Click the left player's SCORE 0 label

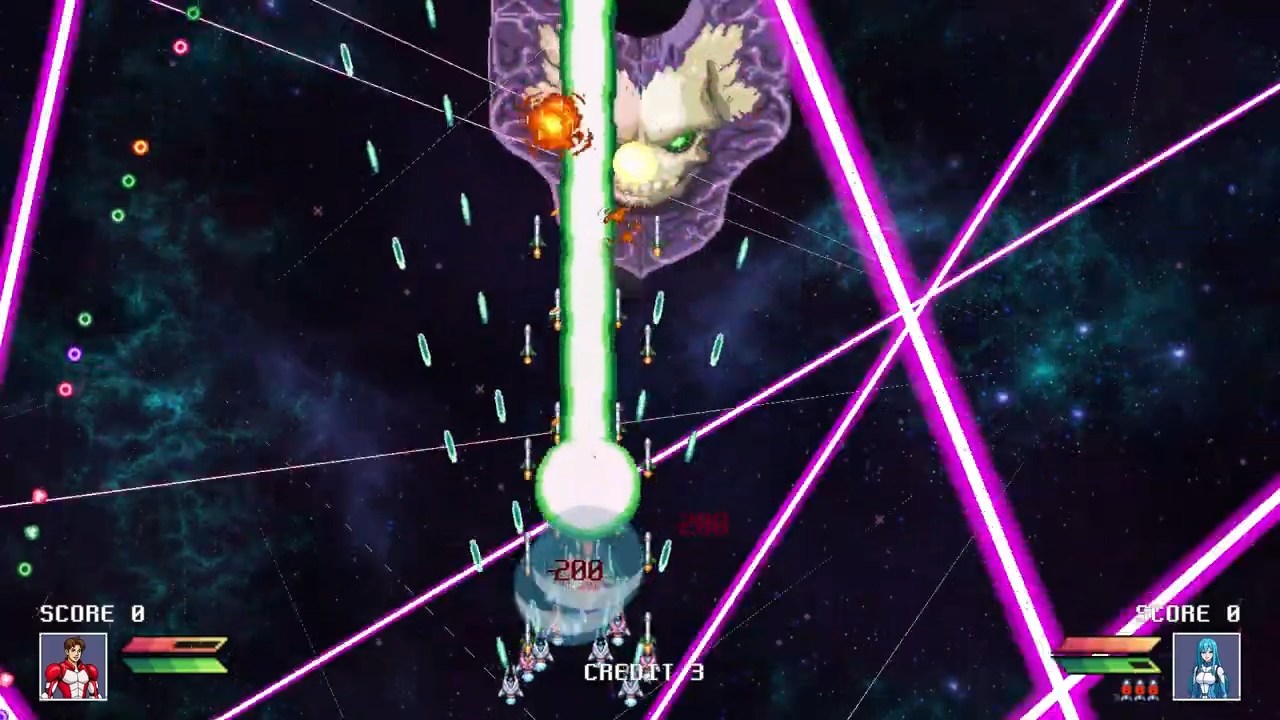pyautogui.click(x=91, y=614)
